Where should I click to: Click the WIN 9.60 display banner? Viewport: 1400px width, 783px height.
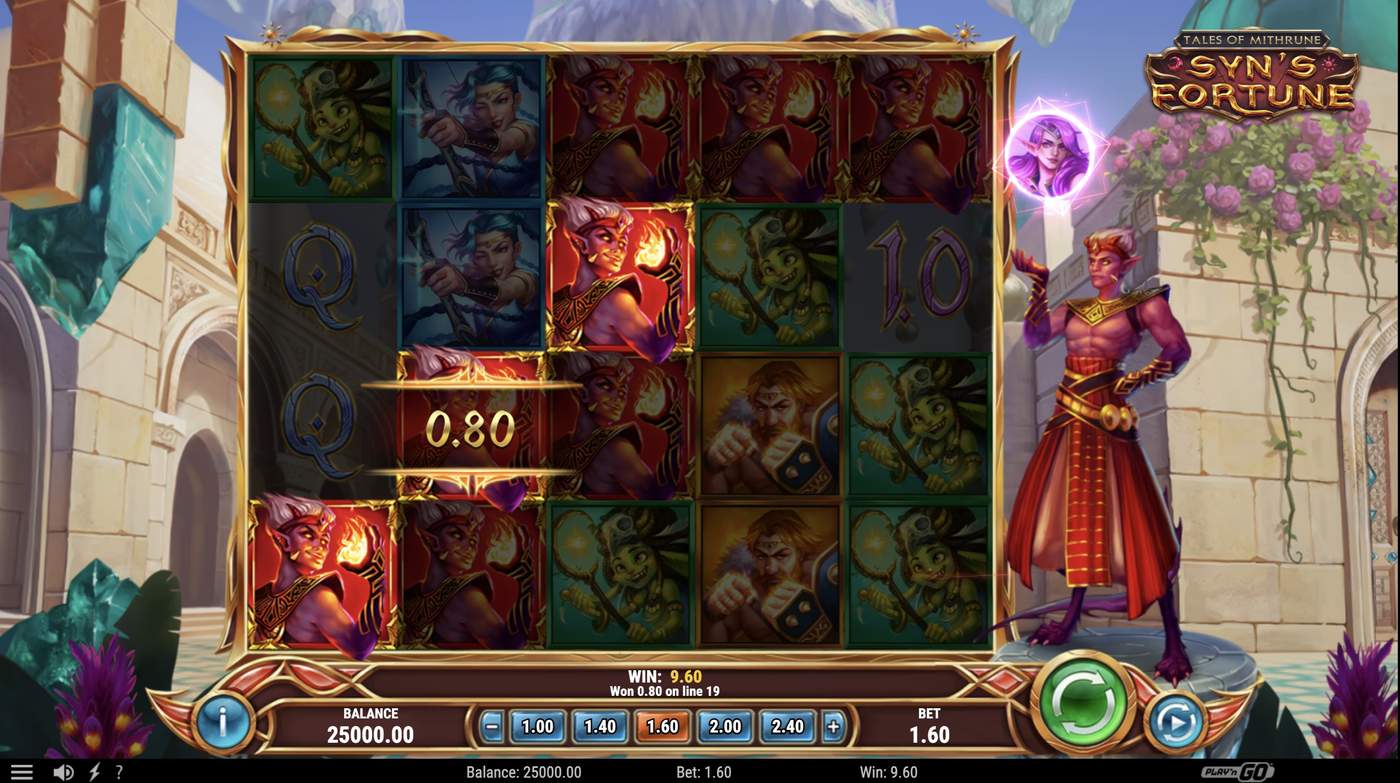pyautogui.click(x=662, y=682)
